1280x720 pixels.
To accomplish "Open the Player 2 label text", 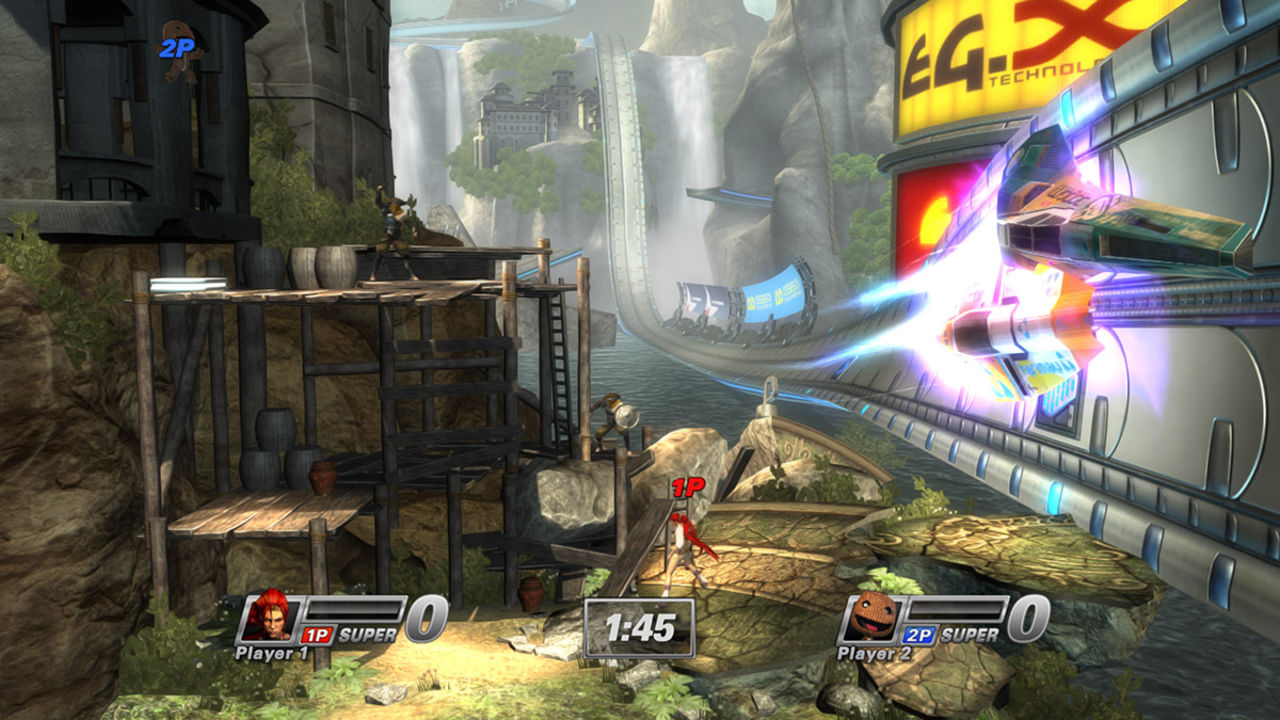I will 874,653.
